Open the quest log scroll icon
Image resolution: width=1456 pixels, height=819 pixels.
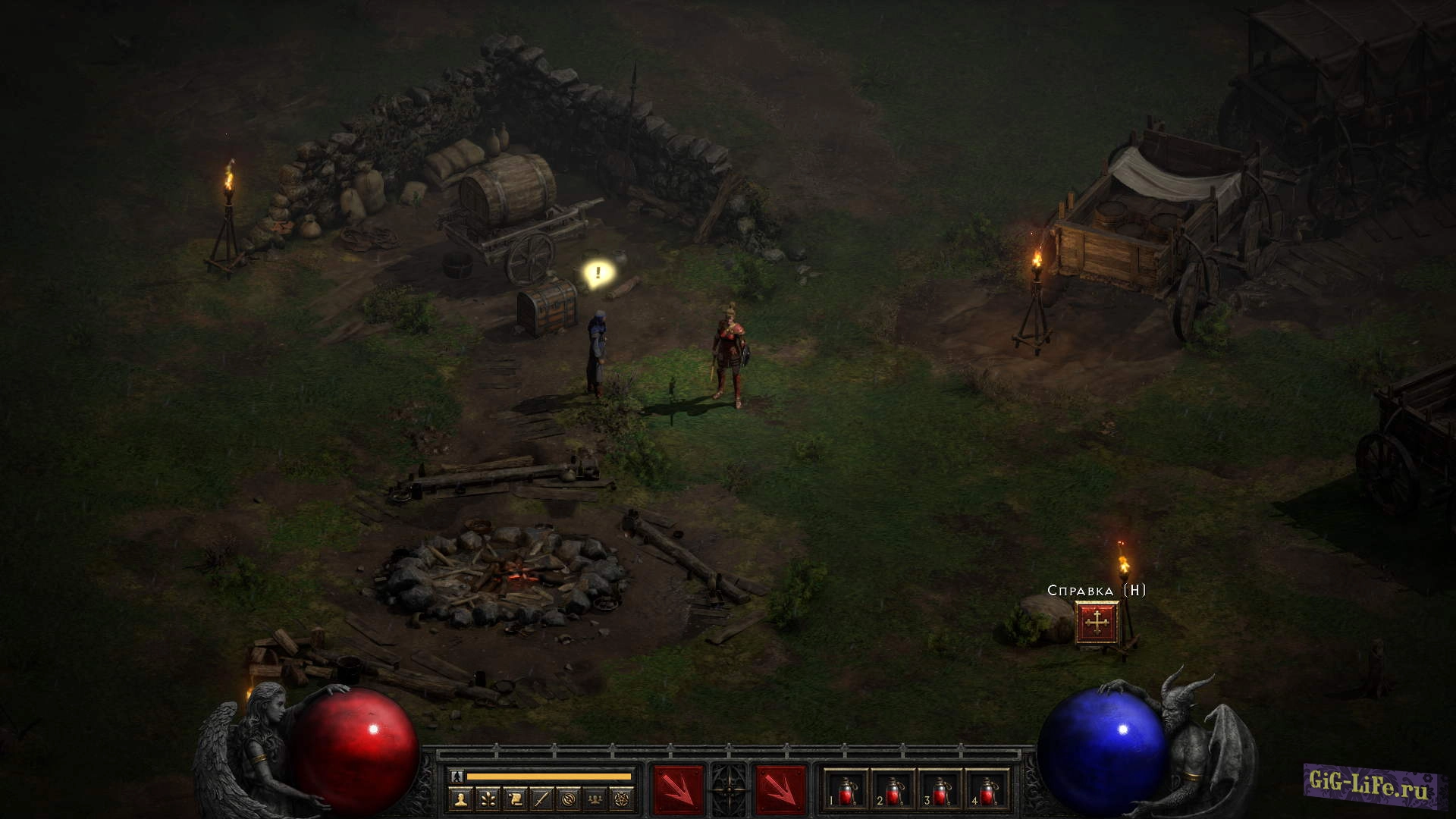coord(515,799)
